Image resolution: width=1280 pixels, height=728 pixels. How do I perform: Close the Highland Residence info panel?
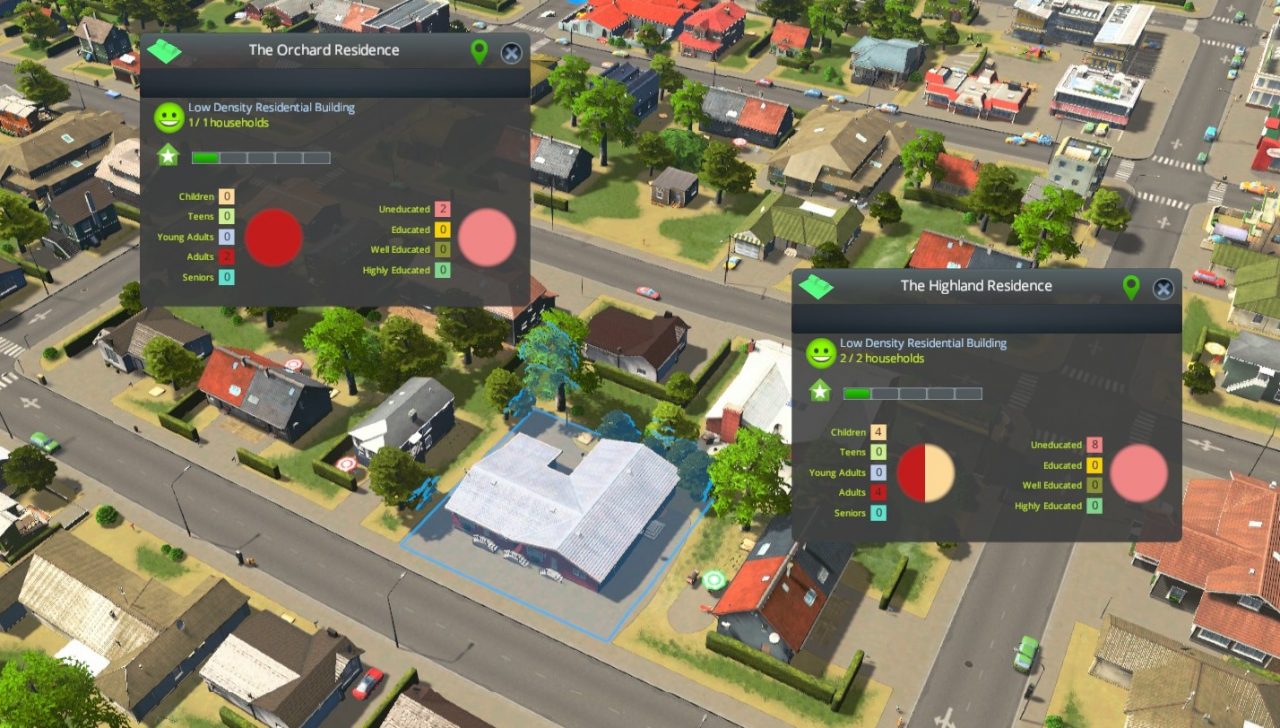tap(1162, 287)
